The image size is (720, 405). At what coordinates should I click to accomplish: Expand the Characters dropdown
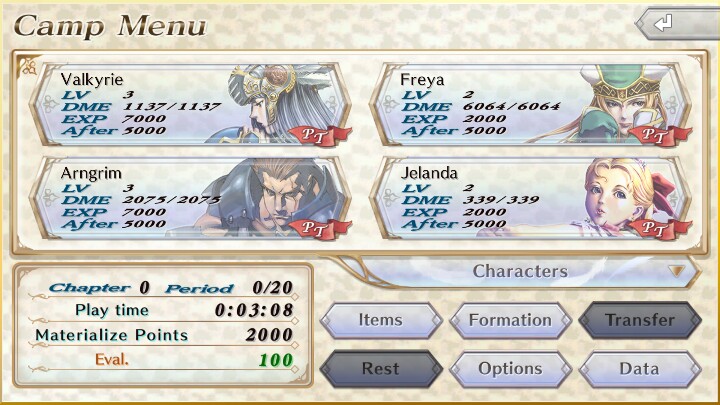click(x=528, y=271)
